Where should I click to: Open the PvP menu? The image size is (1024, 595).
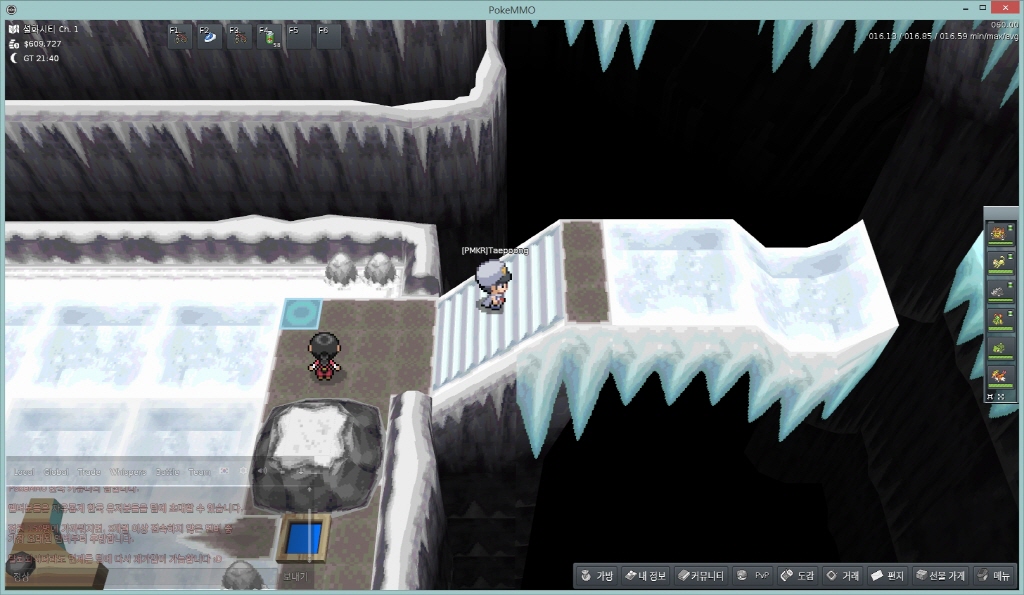[752, 576]
